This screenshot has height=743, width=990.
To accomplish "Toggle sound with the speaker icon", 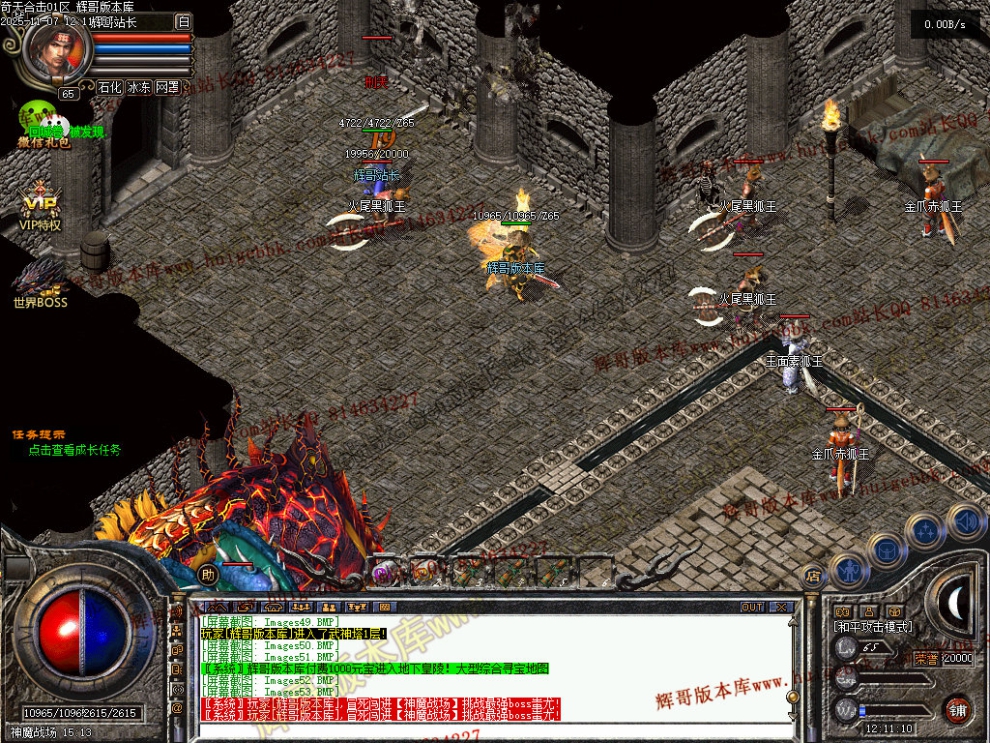I will [x=965, y=519].
